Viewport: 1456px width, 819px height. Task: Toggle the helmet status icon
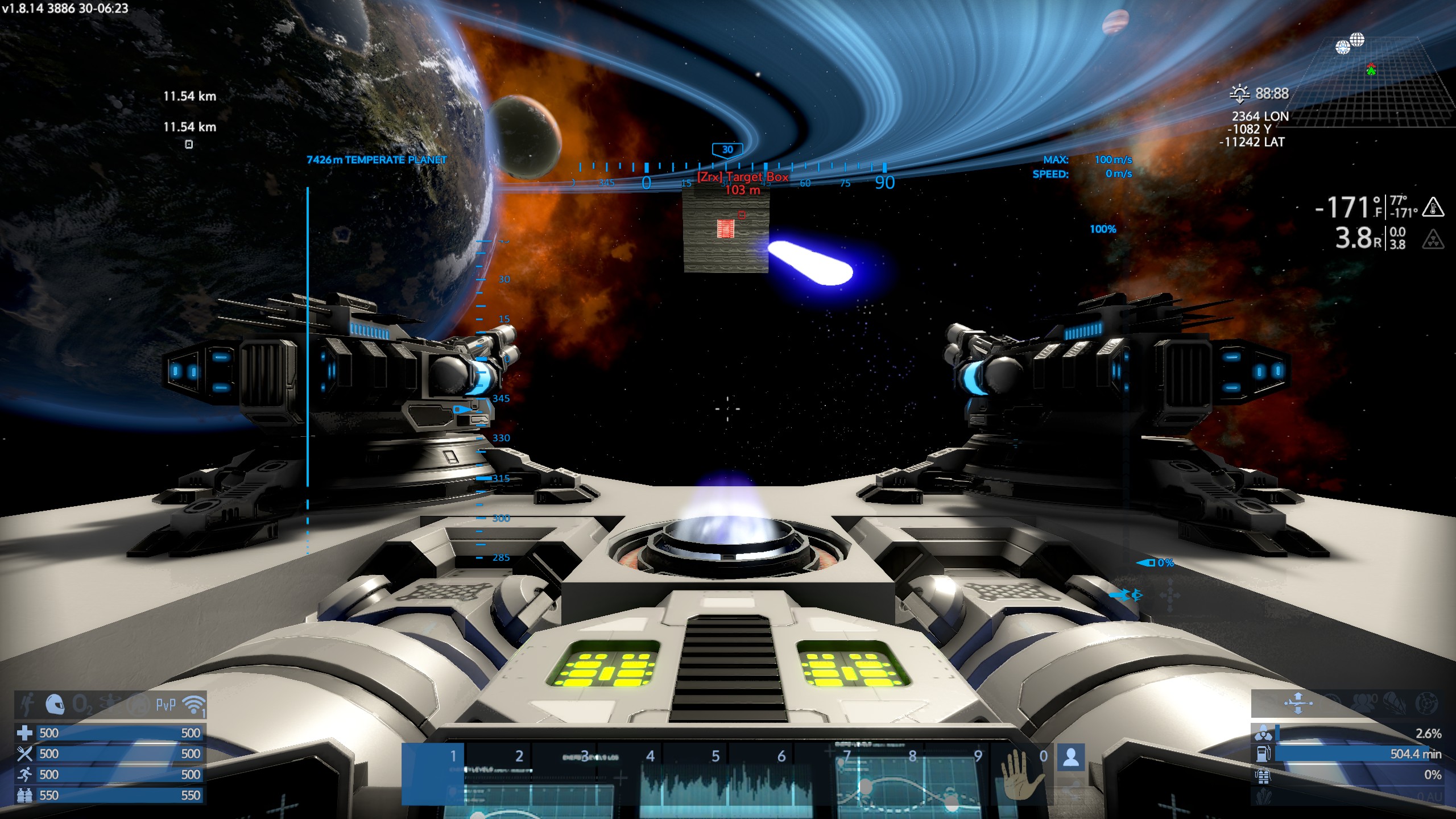(x=55, y=705)
